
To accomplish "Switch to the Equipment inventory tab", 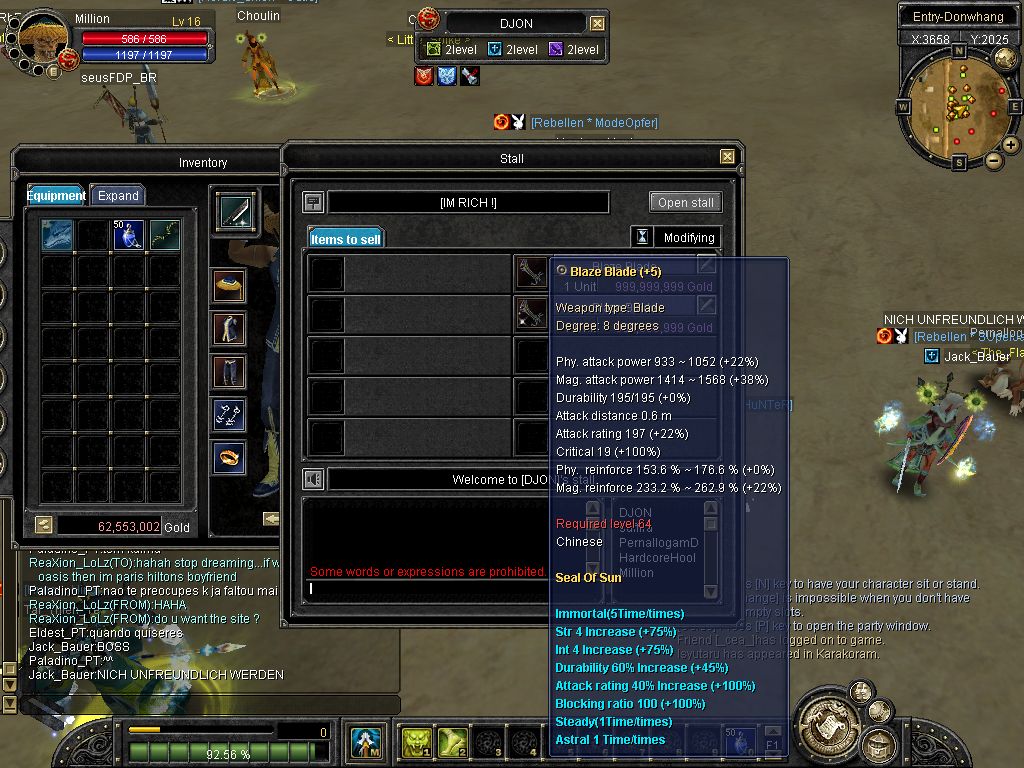I will (56, 196).
